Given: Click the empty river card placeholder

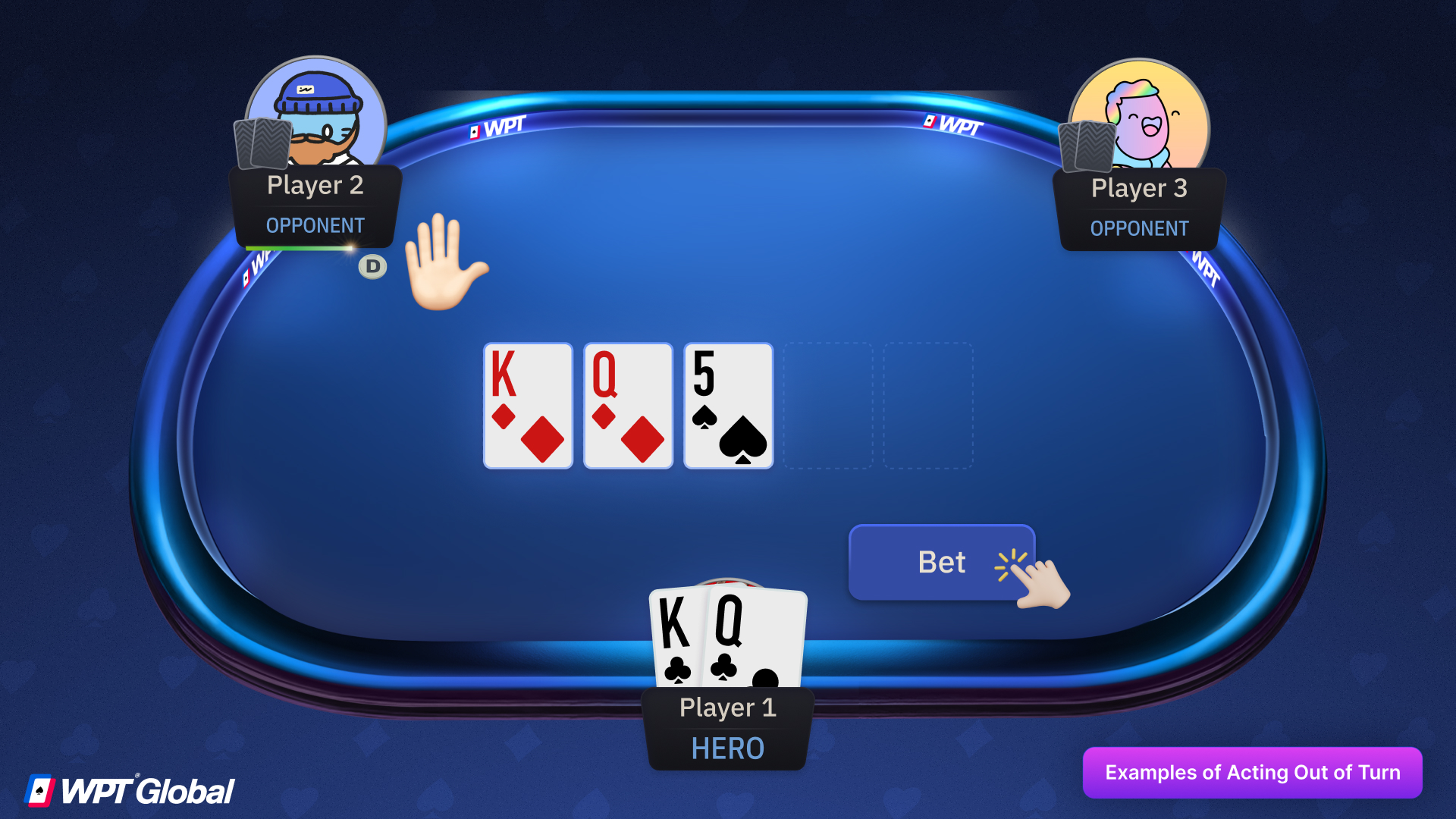Looking at the screenshot, I should 927,406.
